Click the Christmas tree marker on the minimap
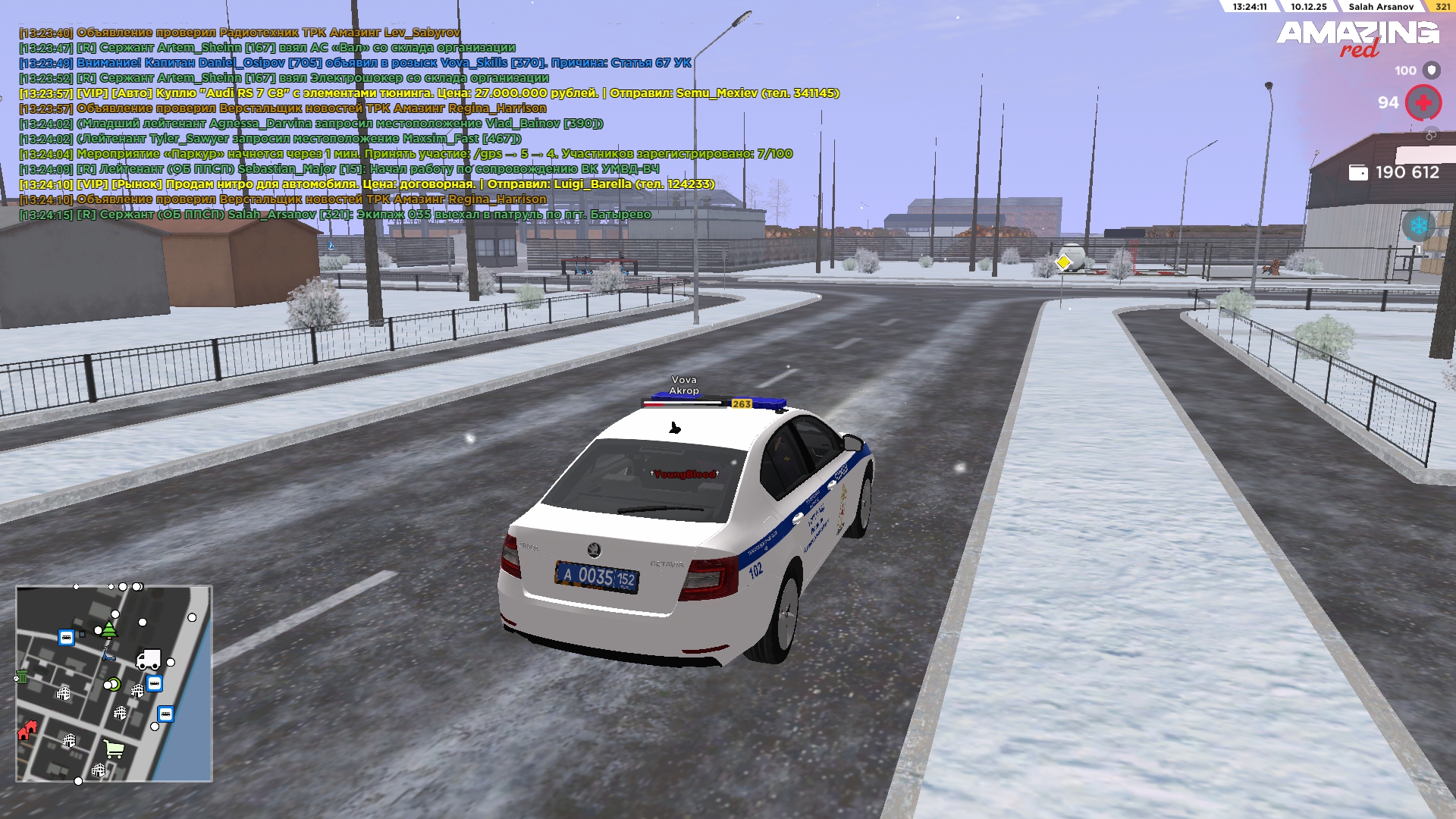Screen dimensions: 1456x819 coord(109,629)
